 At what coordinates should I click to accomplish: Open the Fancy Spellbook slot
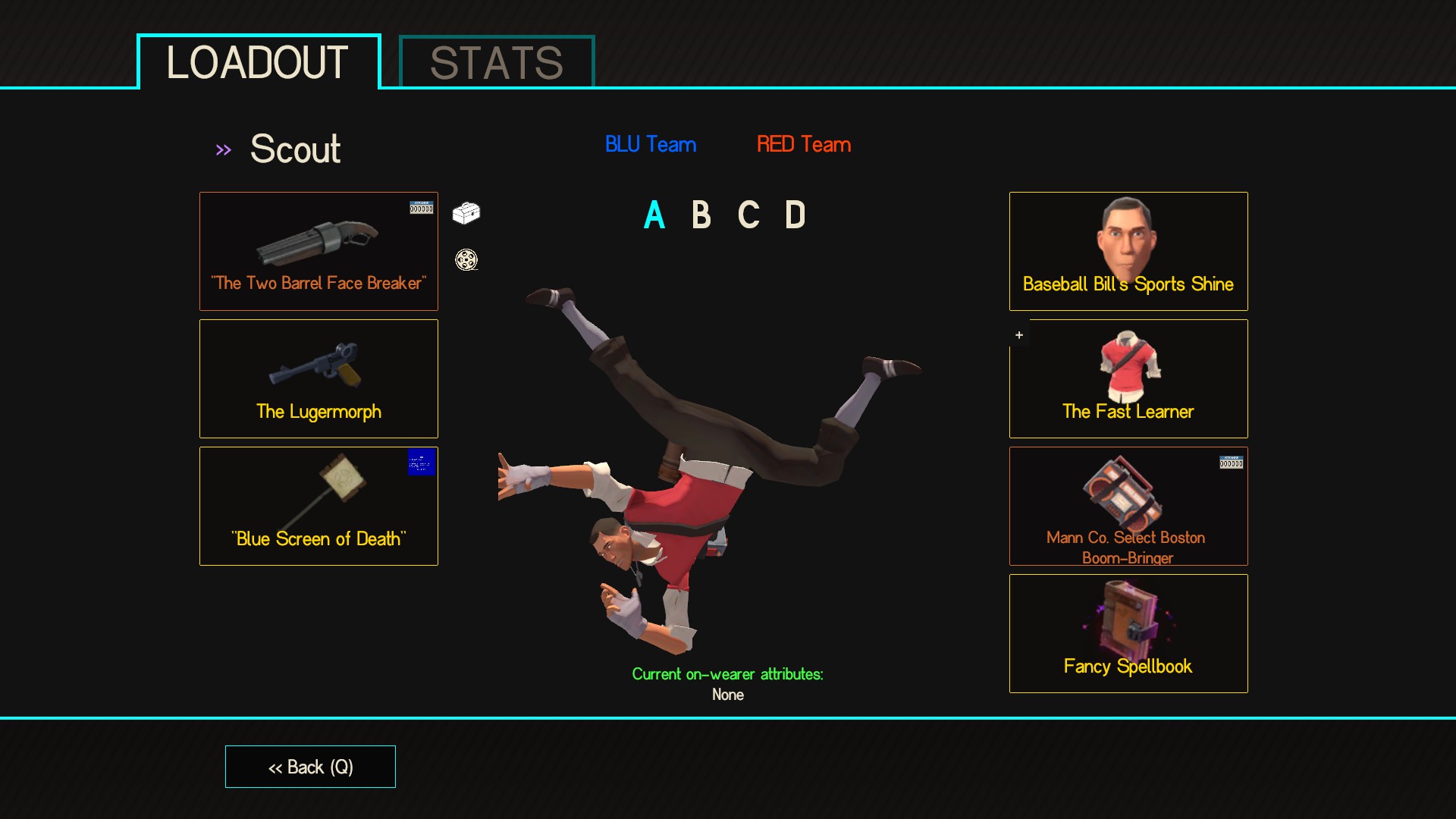click(x=1128, y=633)
